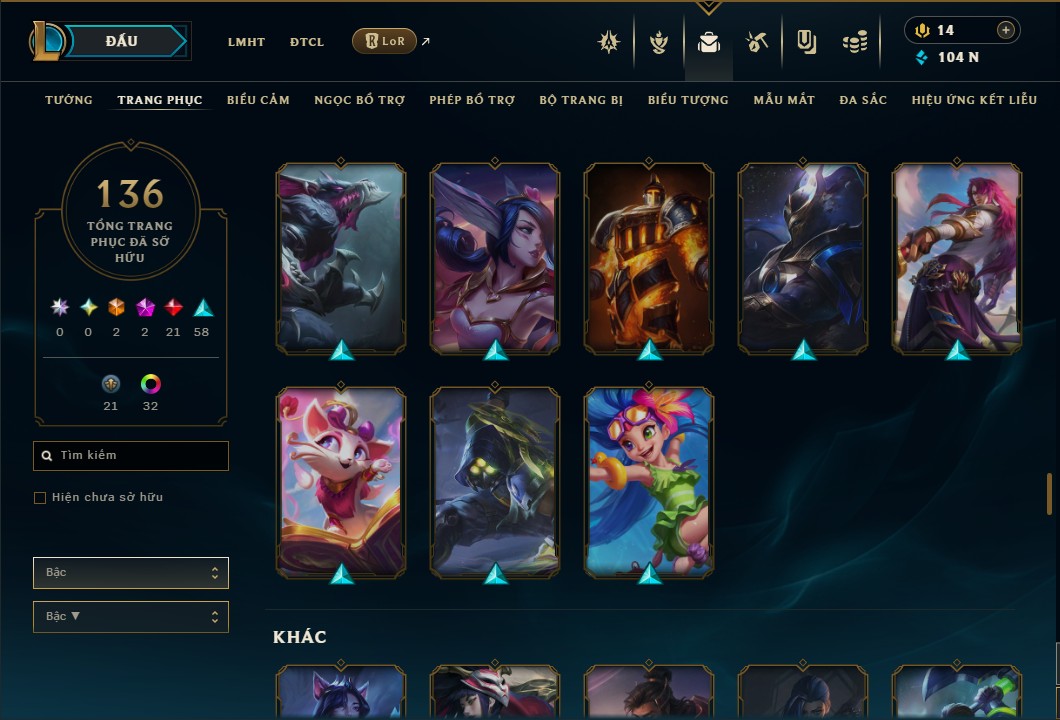
Task: Open the ĐA SẮC tab
Action: (863, 100)
